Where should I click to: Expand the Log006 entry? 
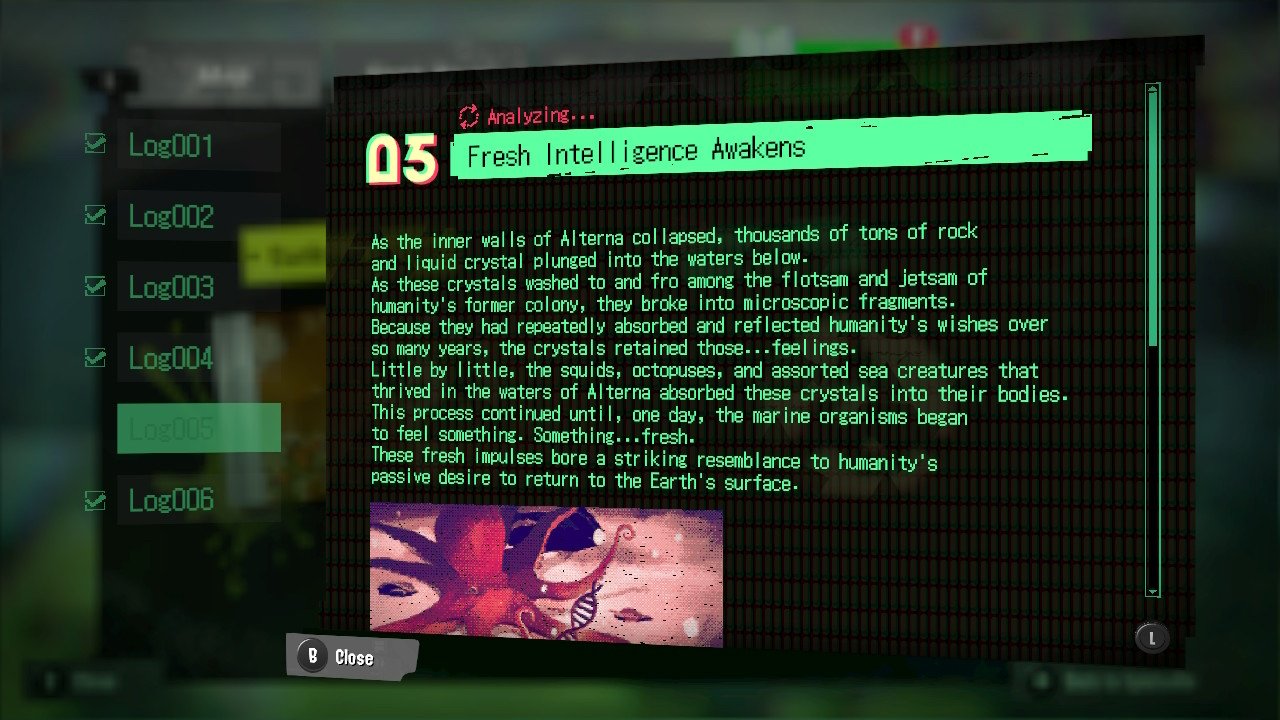(170, 500)
